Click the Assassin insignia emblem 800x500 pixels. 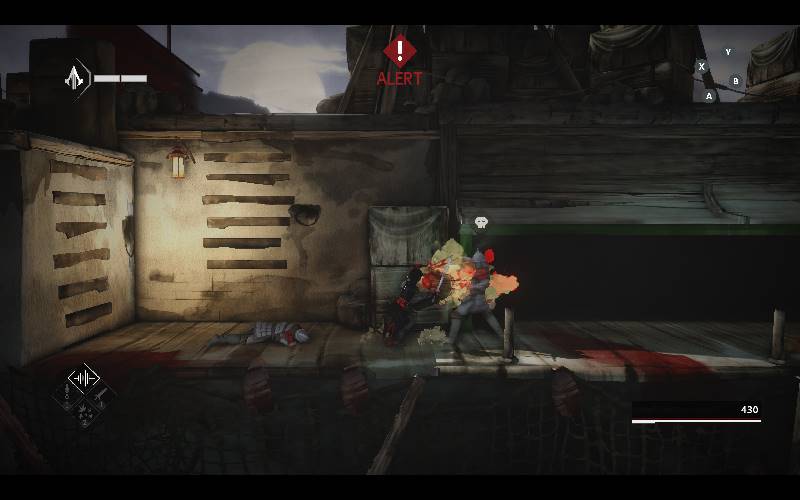click(76, 77)
